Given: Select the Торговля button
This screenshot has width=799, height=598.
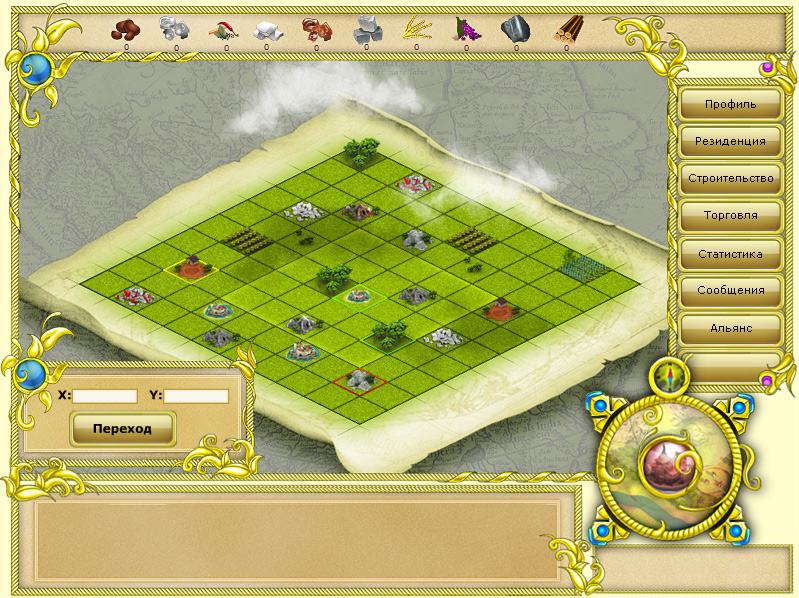Looking at the screenshot, I should click(730, 216).
